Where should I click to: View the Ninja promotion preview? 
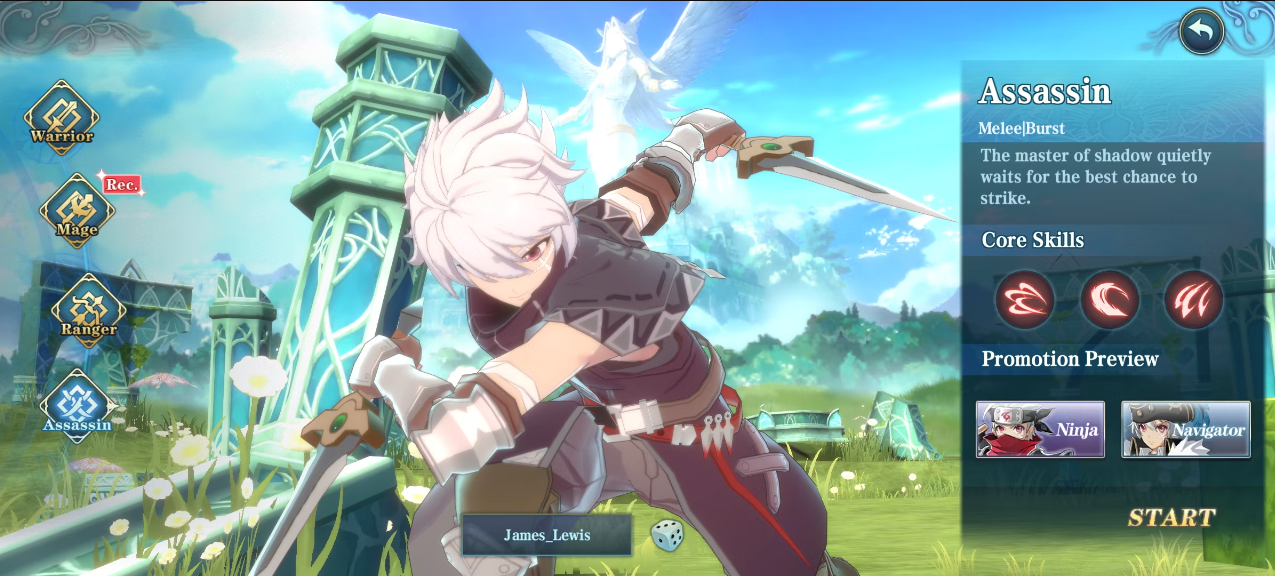(1040, 429)
